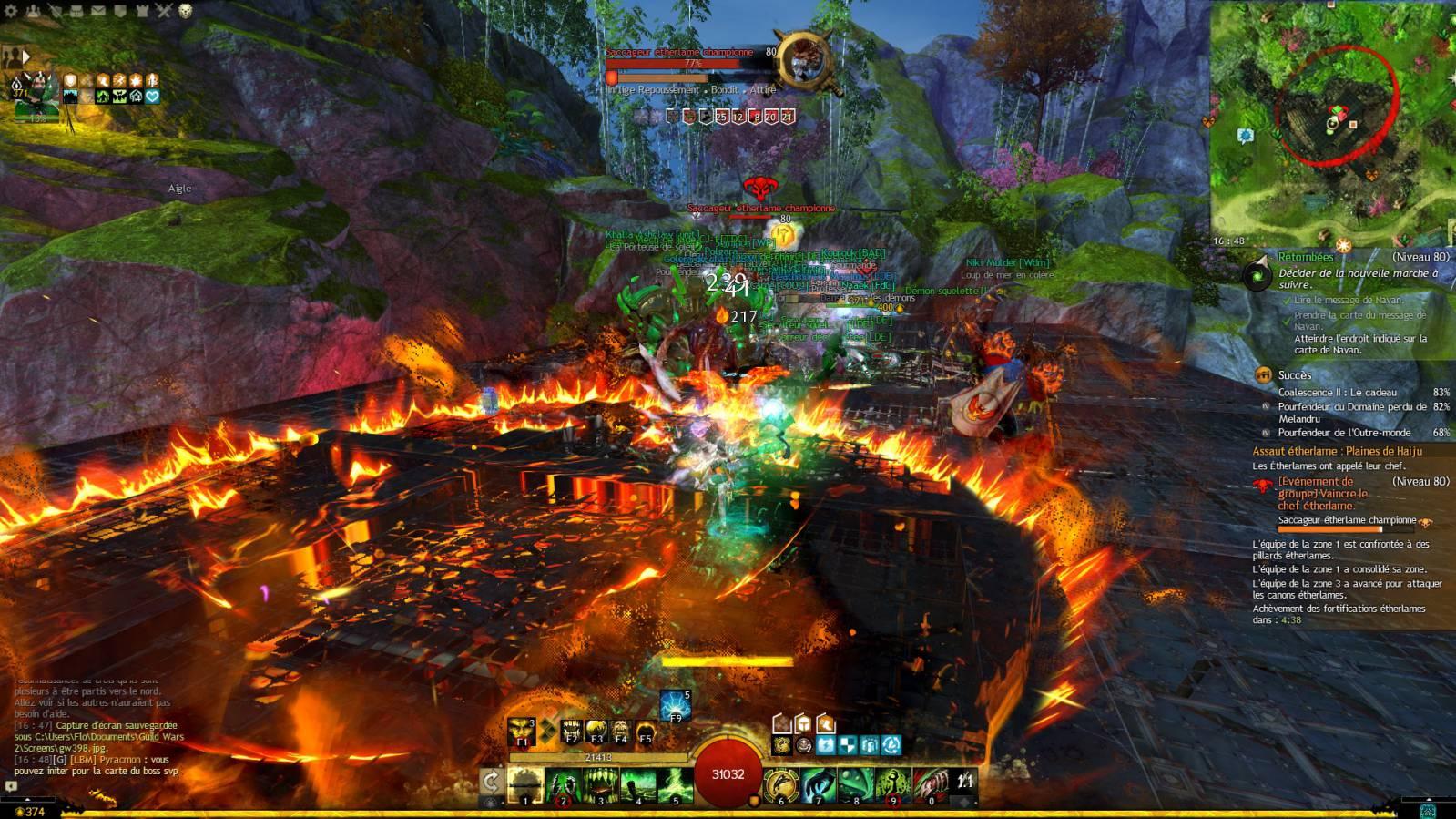The image size is (1456, 819).
Task: Click the weapon swap arrow button
Action: pyautogui.click(x=491, y=782)
